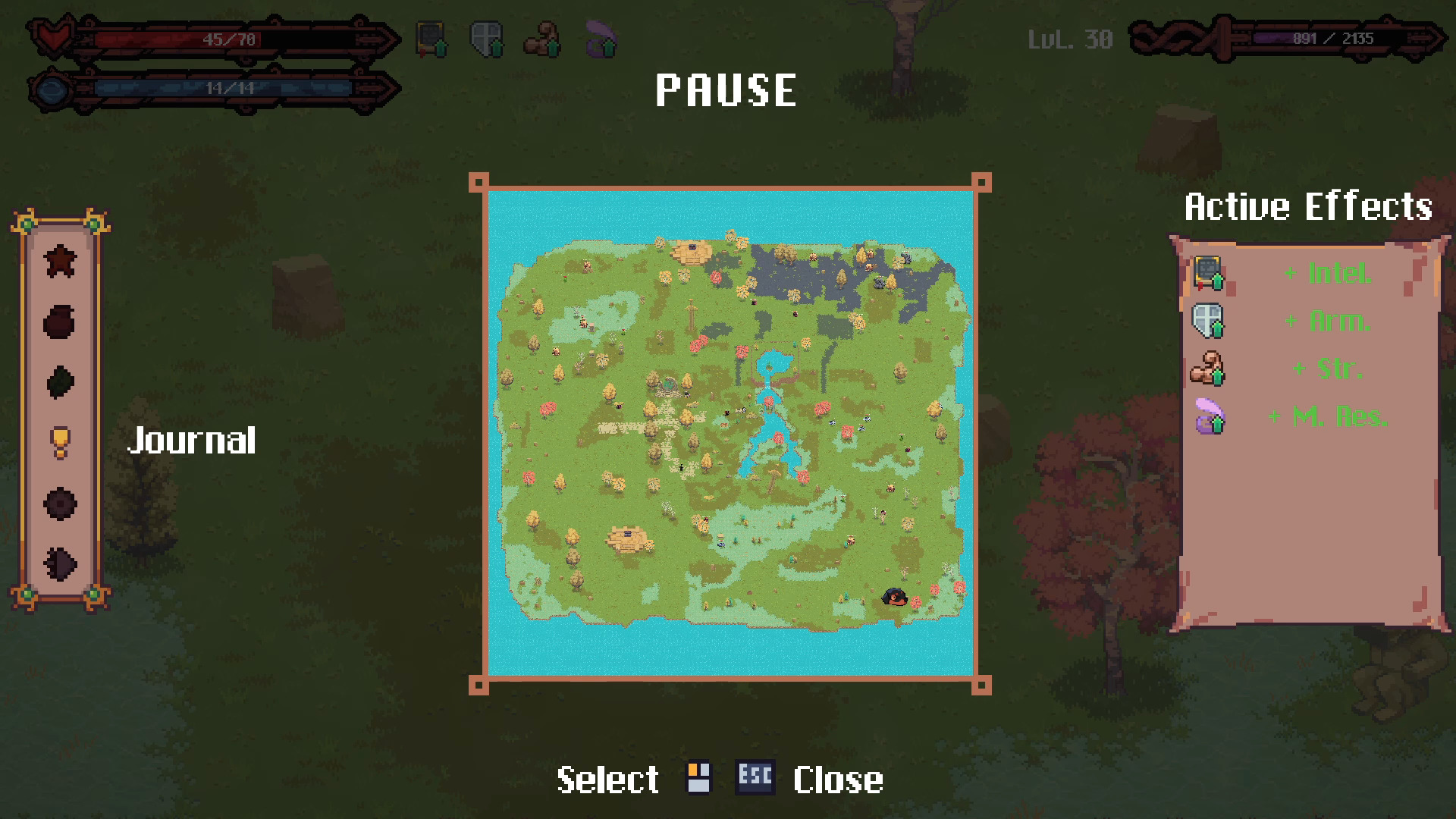This screenshot has width=1456, height=819.
Task: Select the dark leaf-shaped sidebar tab
Action: tap(60, 381)
